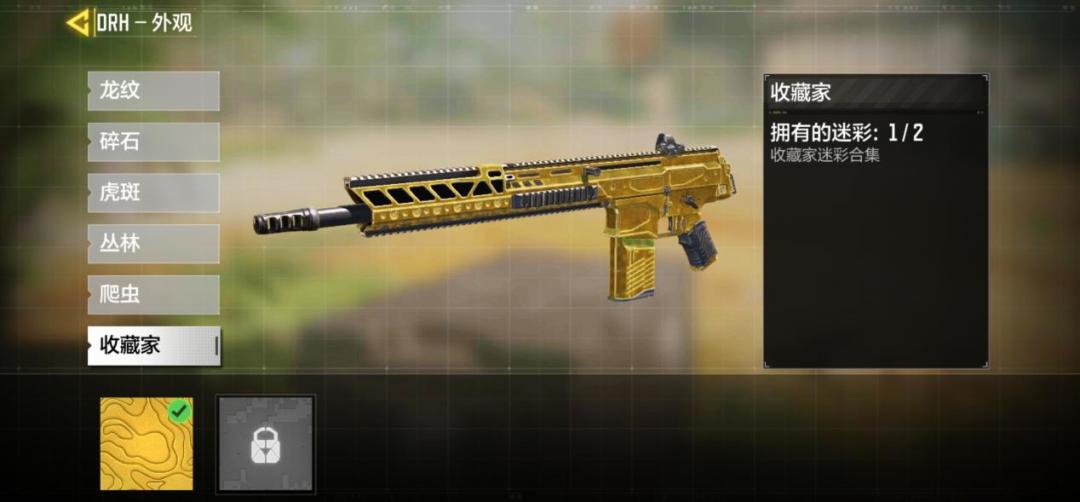Show the 爬虫 camo category

153,295
